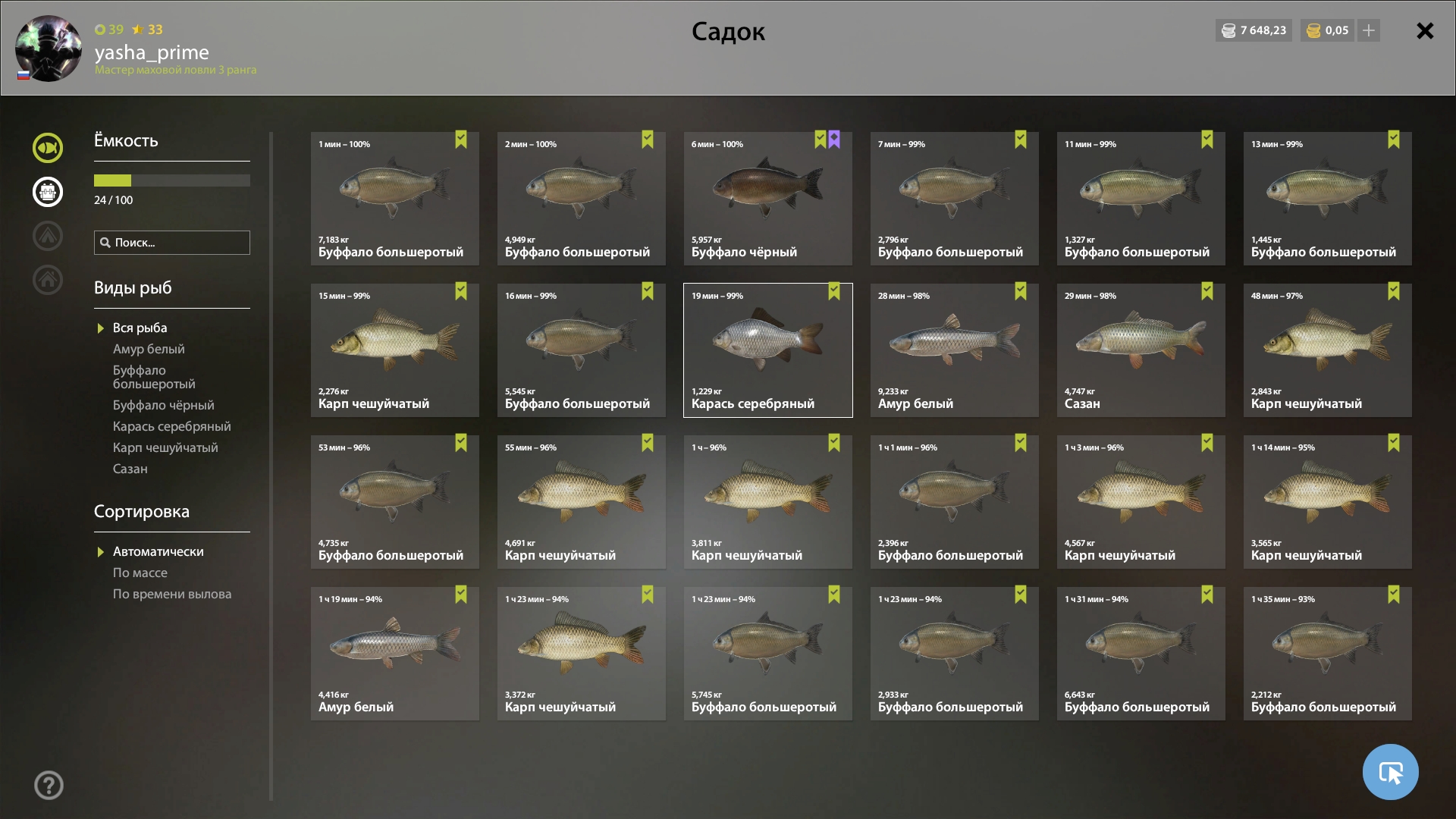Sort fish По массе
This screenshot has width=1456, height=819.
[140, 573]
